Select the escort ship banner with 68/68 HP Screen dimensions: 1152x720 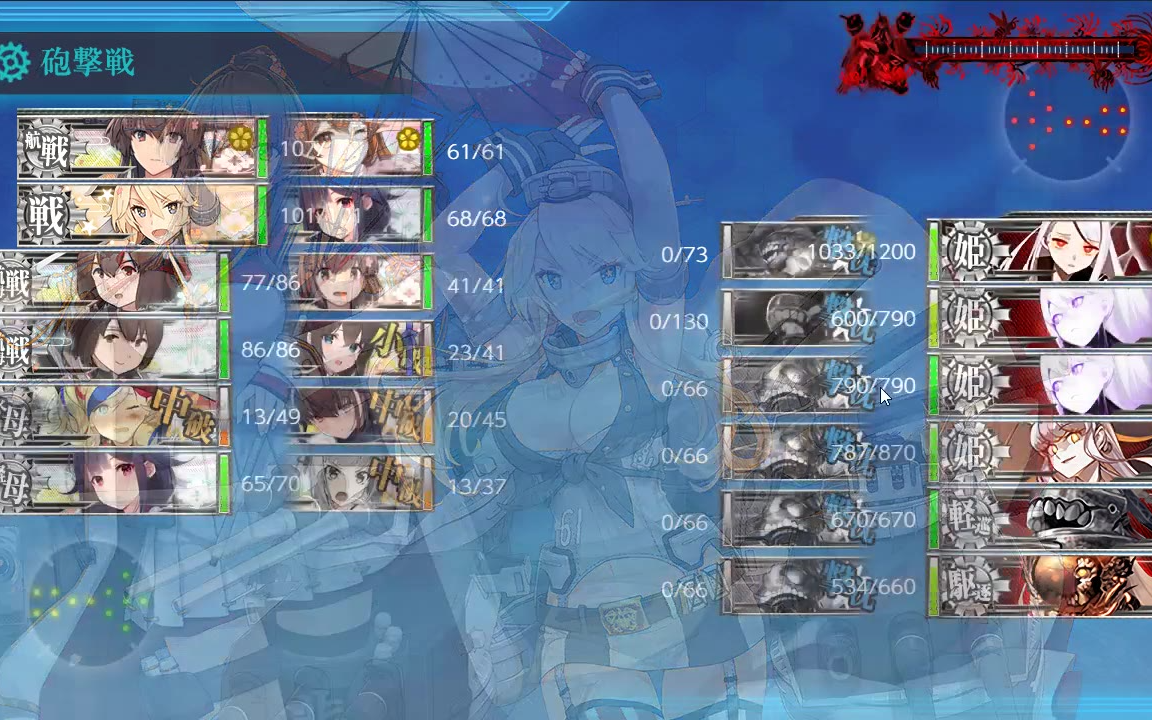coord(358,215)
